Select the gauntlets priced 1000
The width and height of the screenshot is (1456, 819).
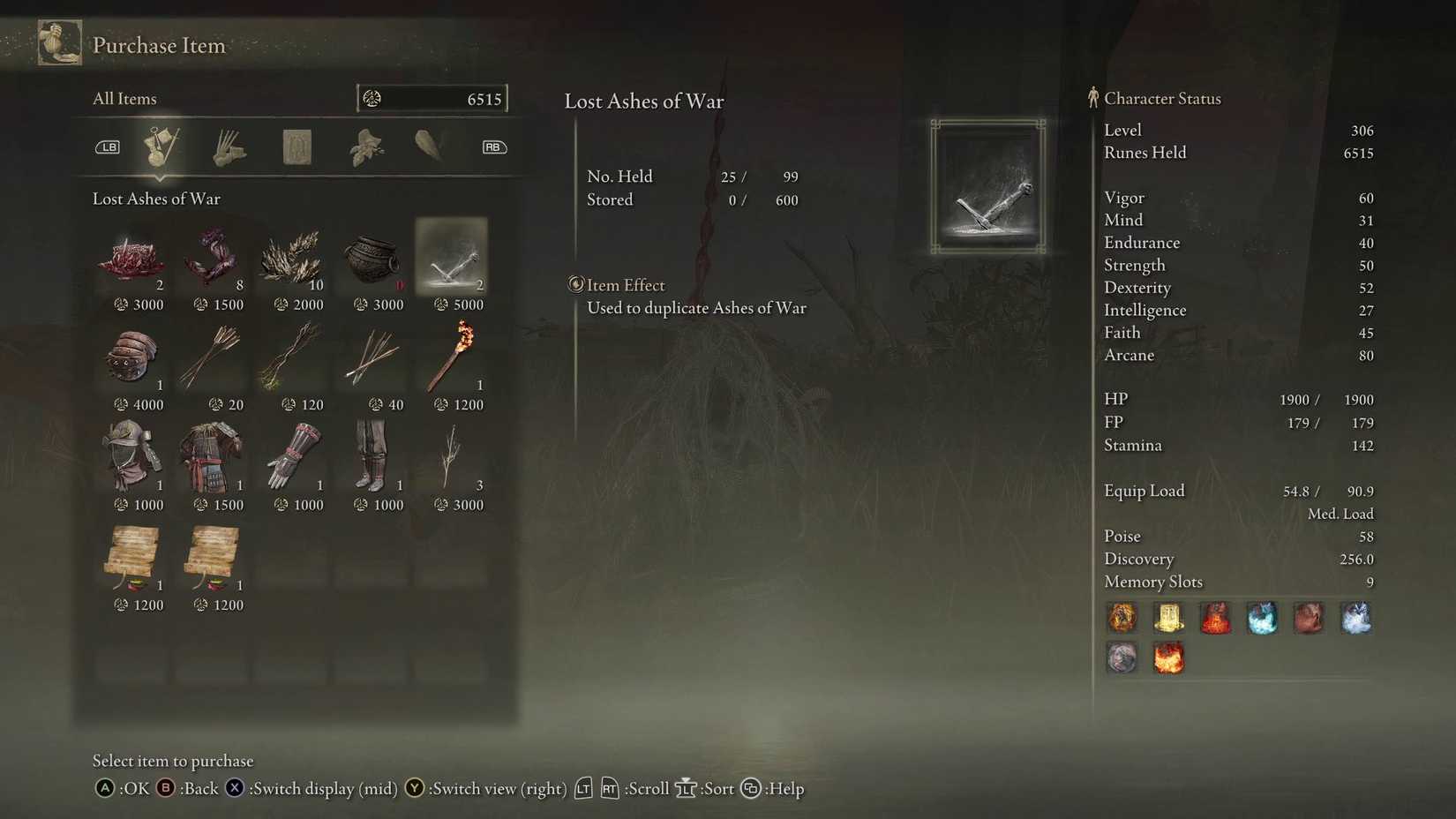point(291,457)
